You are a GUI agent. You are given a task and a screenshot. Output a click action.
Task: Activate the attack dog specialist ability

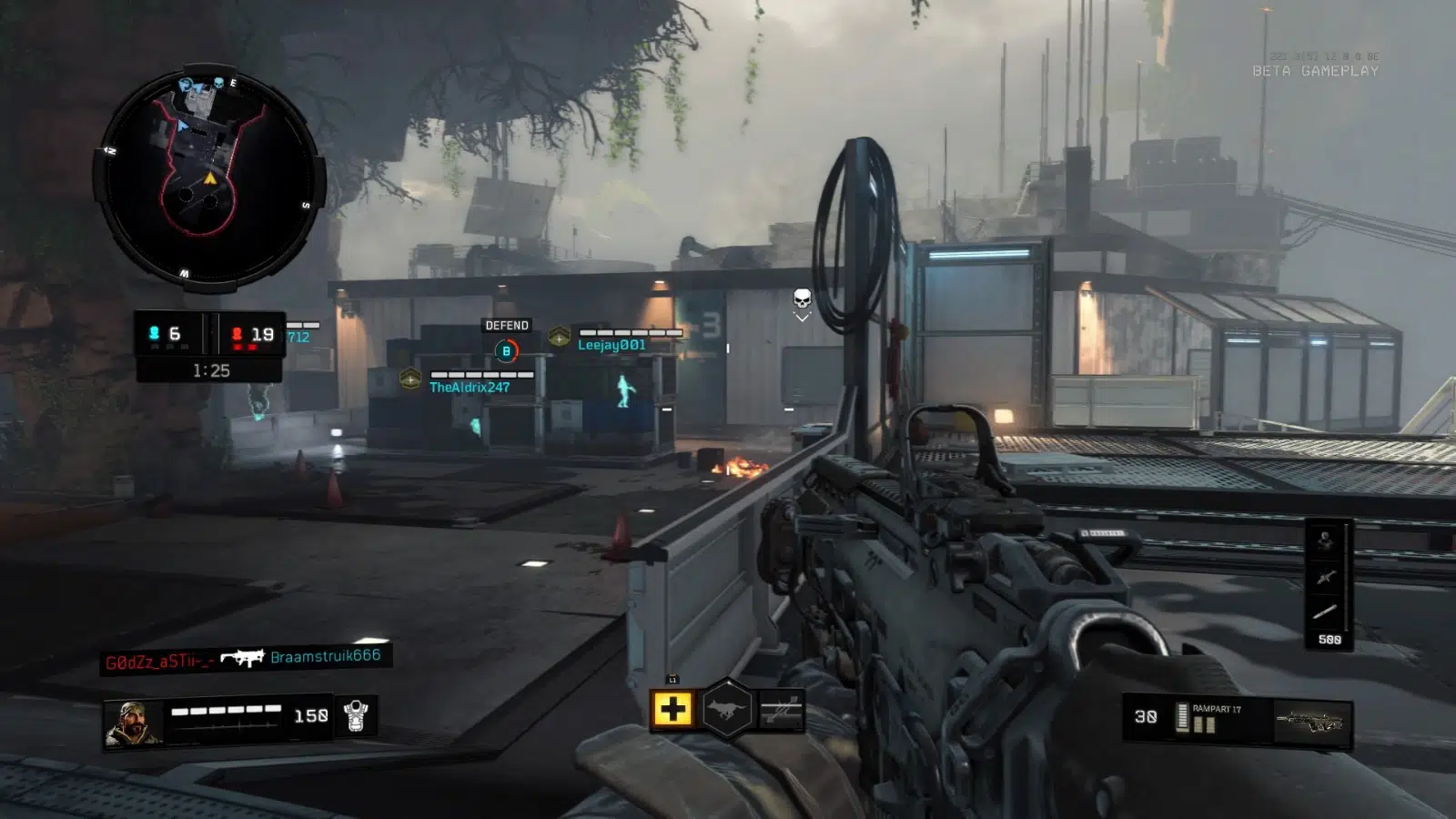(x=726, y=710)
